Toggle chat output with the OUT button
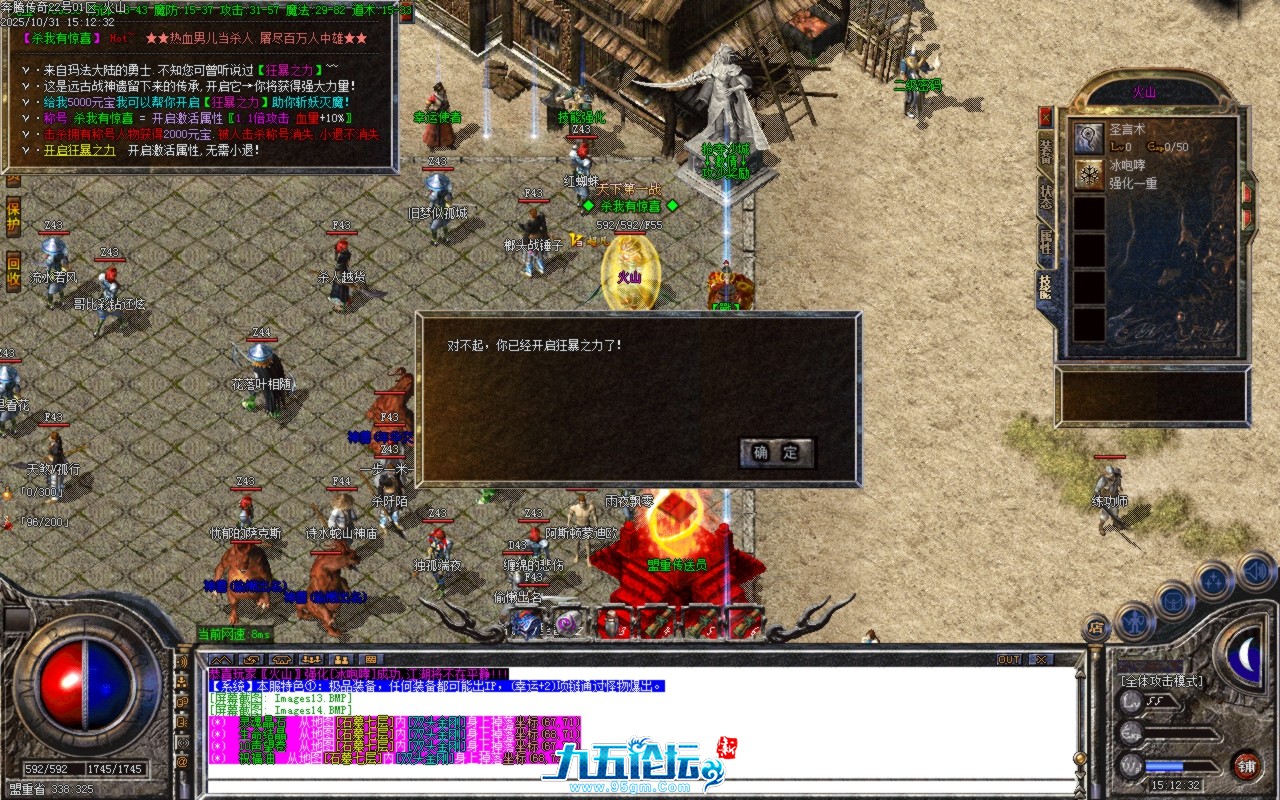Image resolution: width=1280 pixels, height=800 pixels. (1010, 658)
